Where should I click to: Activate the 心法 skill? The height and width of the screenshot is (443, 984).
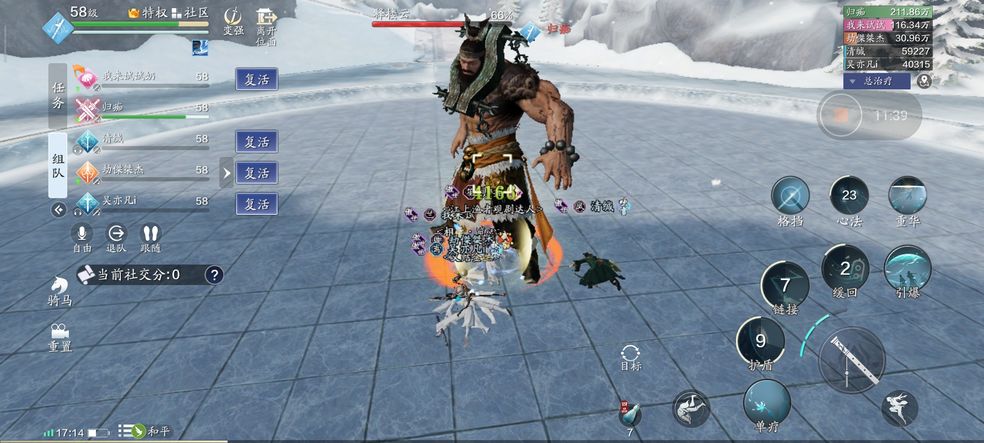849,195
